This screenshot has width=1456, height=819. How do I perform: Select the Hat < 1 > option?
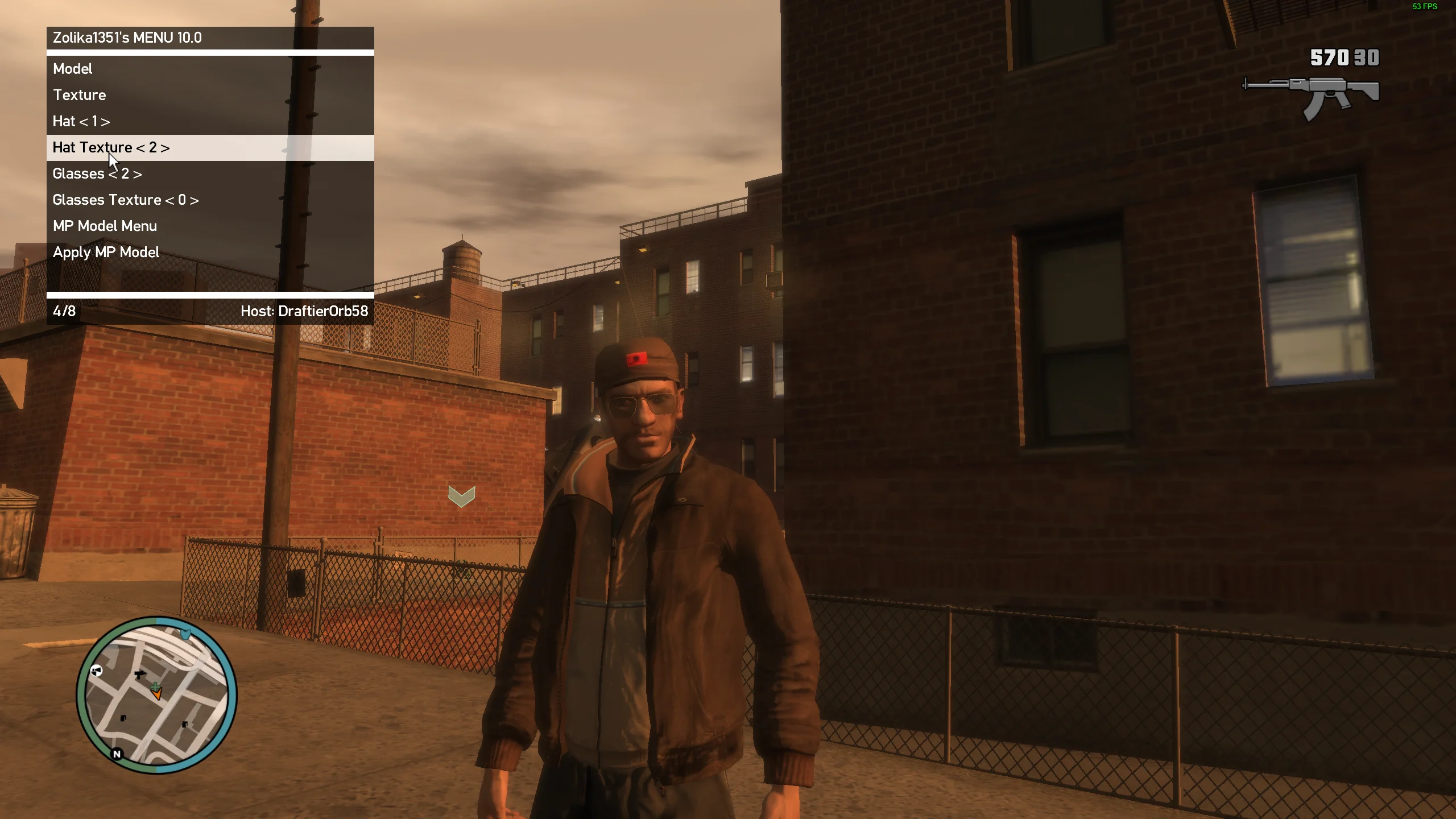[x=81, y=121]
